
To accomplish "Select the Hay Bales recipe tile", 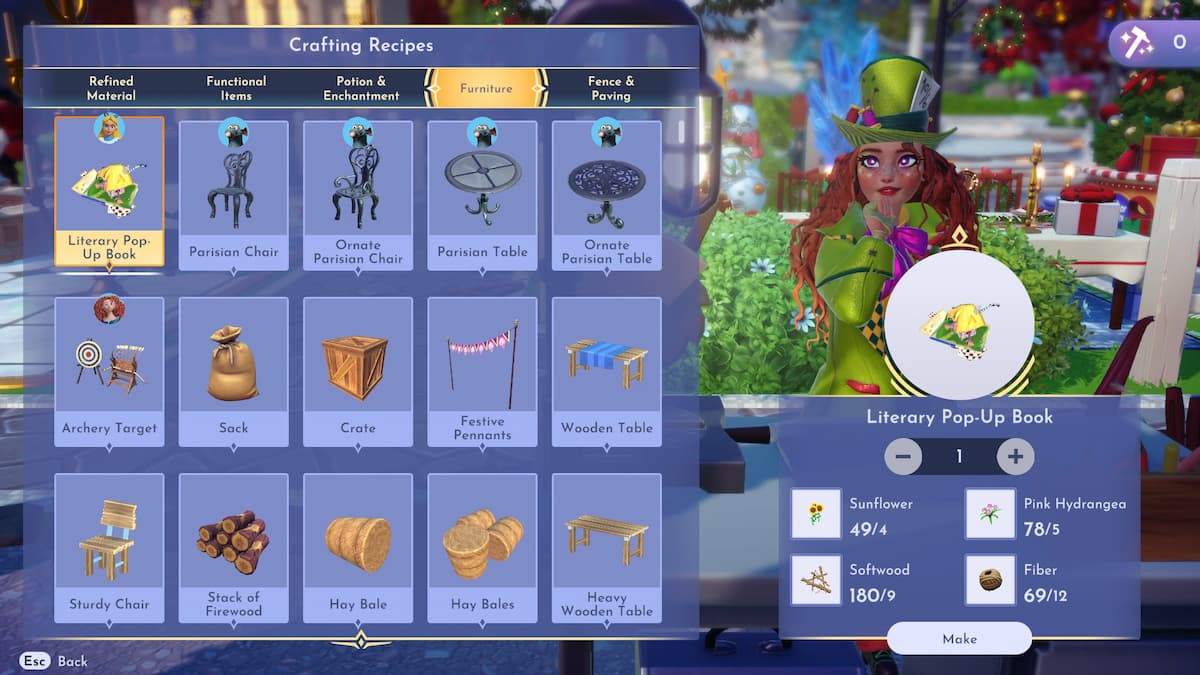I will pyautogui.click(x=482, y=548).
